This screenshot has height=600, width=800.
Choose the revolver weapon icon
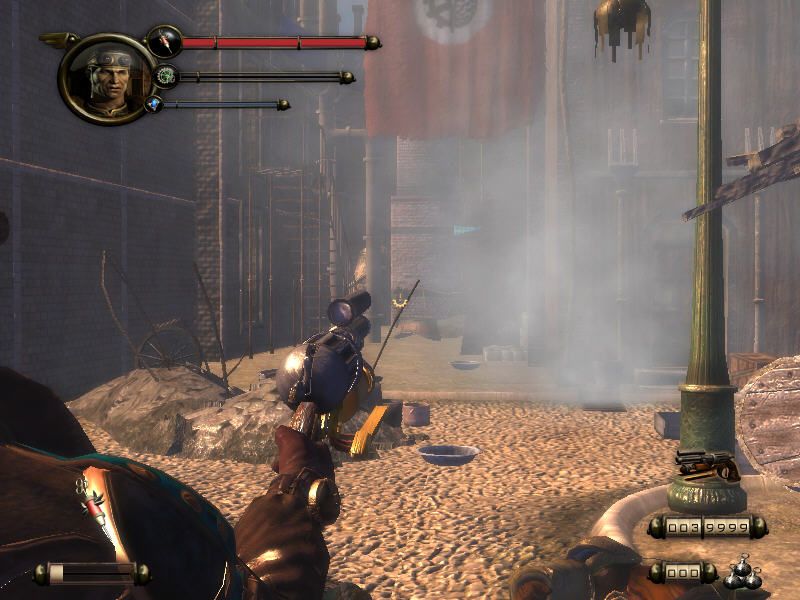706,465
